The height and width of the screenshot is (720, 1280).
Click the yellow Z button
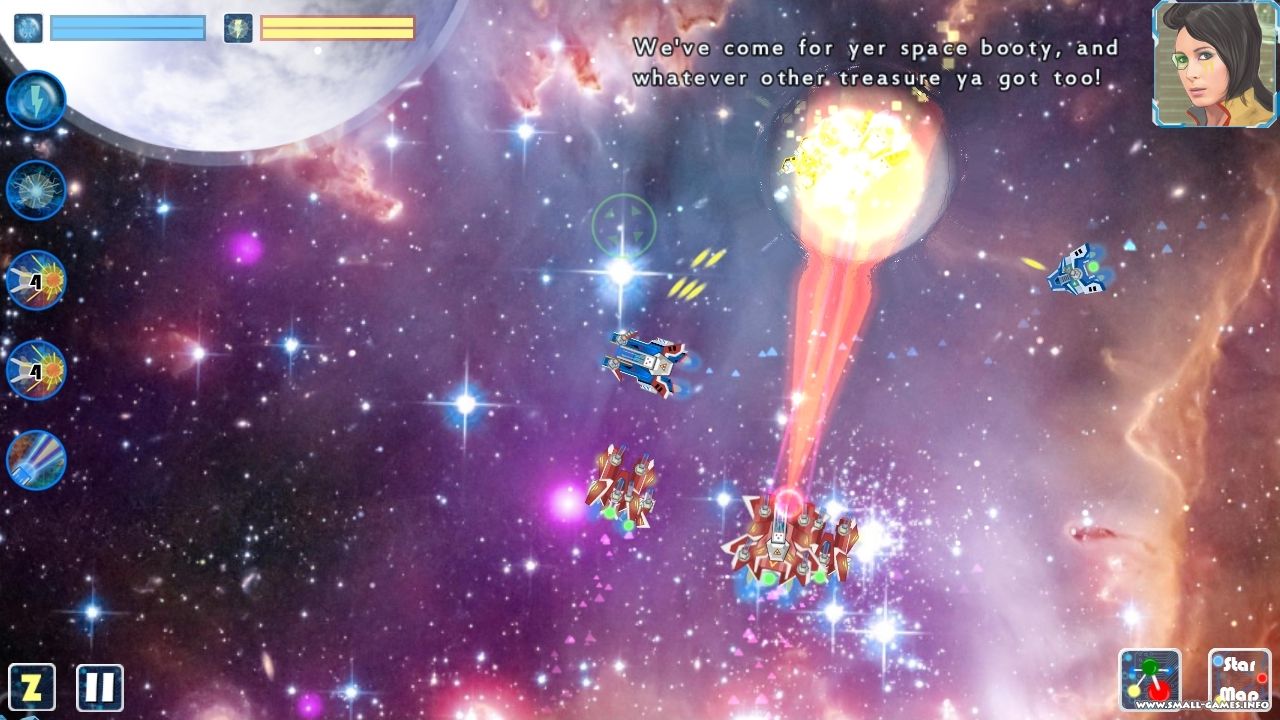[31, 687]
